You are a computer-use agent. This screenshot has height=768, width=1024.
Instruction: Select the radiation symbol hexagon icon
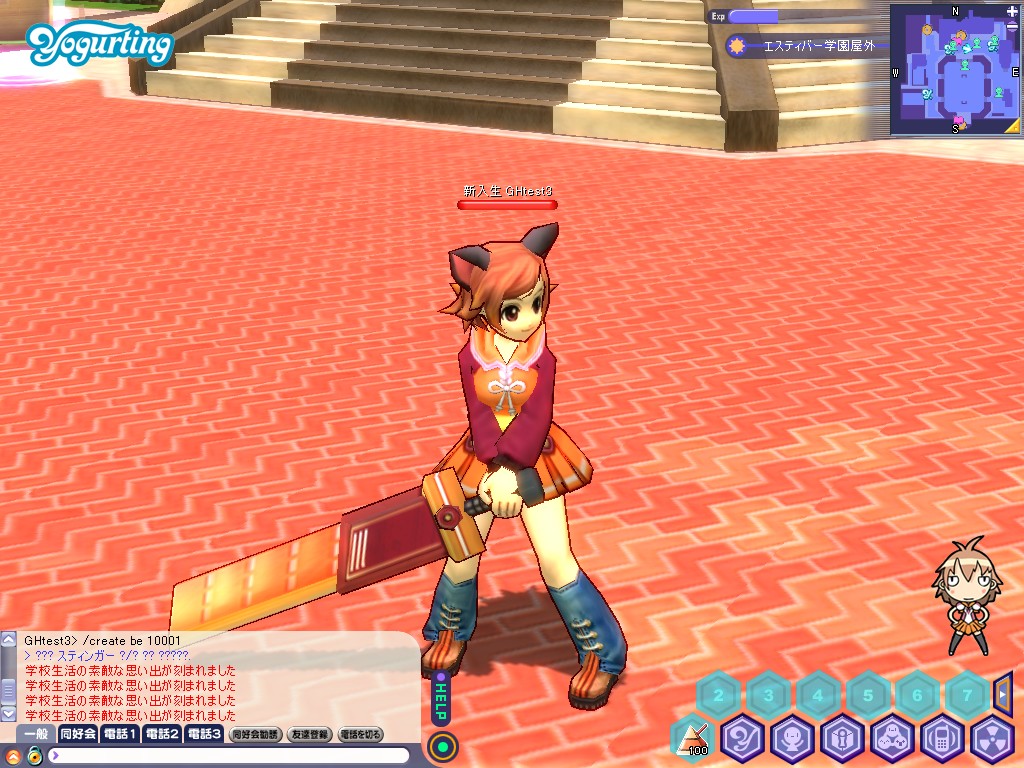click(992, 740)
